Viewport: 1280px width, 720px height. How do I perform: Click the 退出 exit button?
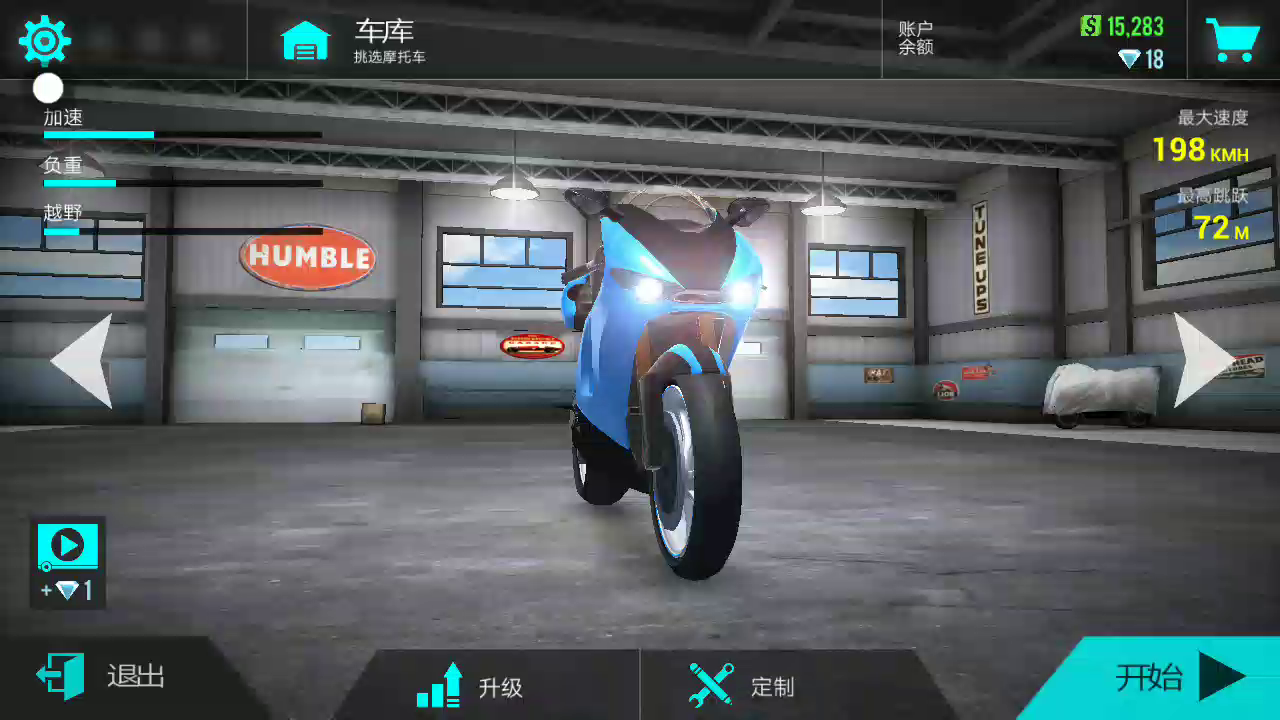tap(102, 677)
